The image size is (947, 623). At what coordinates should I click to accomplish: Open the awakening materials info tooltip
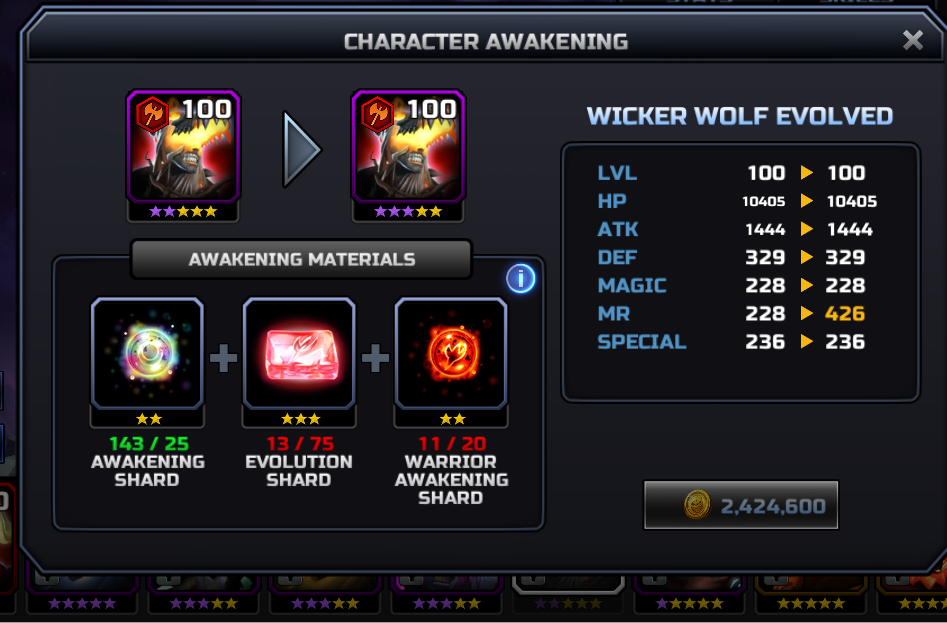520,278
